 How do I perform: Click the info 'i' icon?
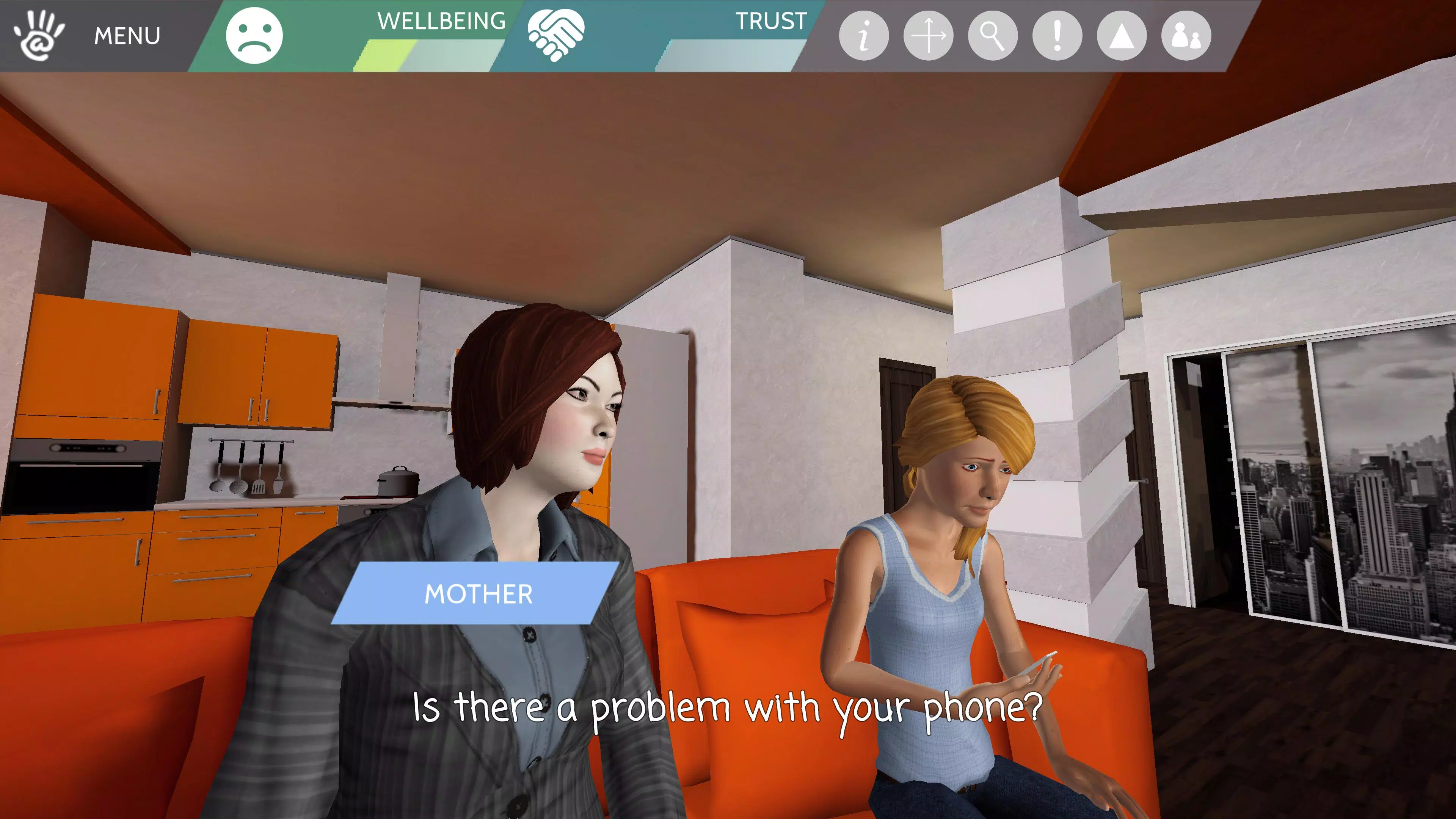tap(863, 36)
